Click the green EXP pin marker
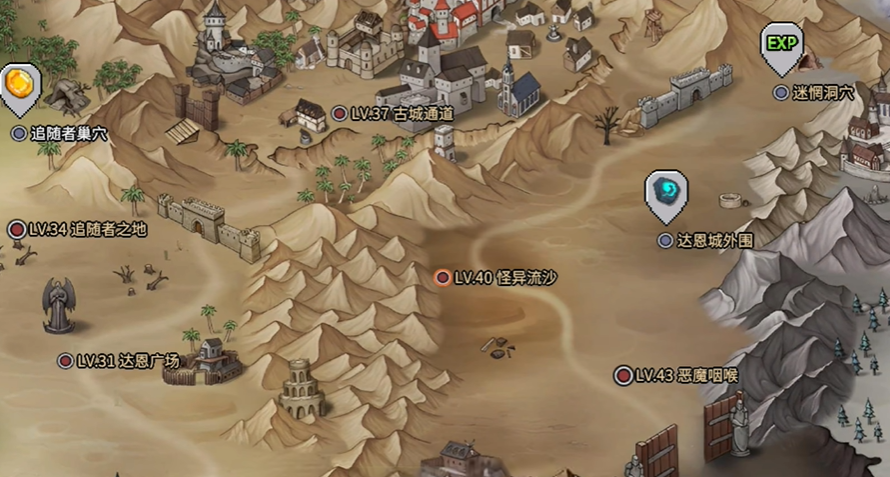The image size is (890, 477). tap(781, 45)
